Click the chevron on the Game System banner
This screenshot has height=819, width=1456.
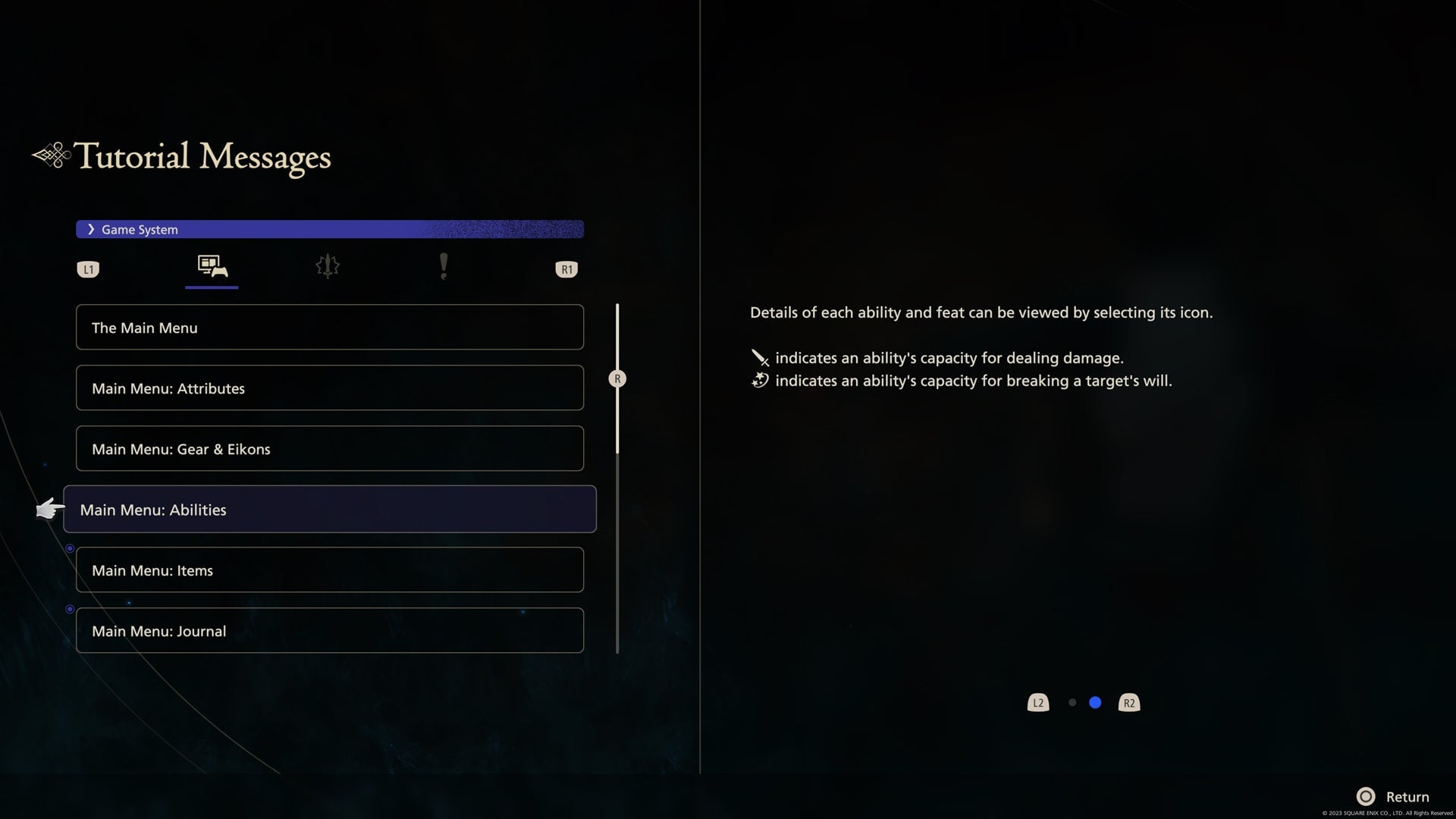(92, 229)
